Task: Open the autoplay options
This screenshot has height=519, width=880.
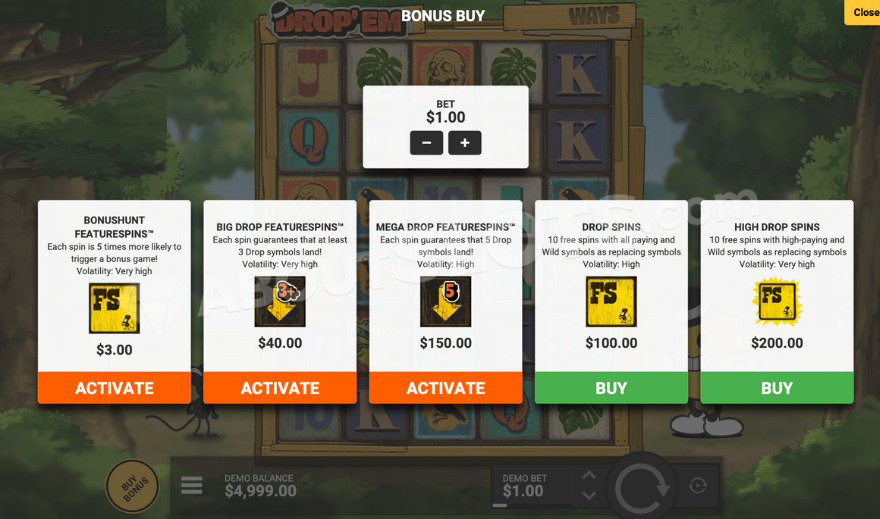Action: [698, 486]
